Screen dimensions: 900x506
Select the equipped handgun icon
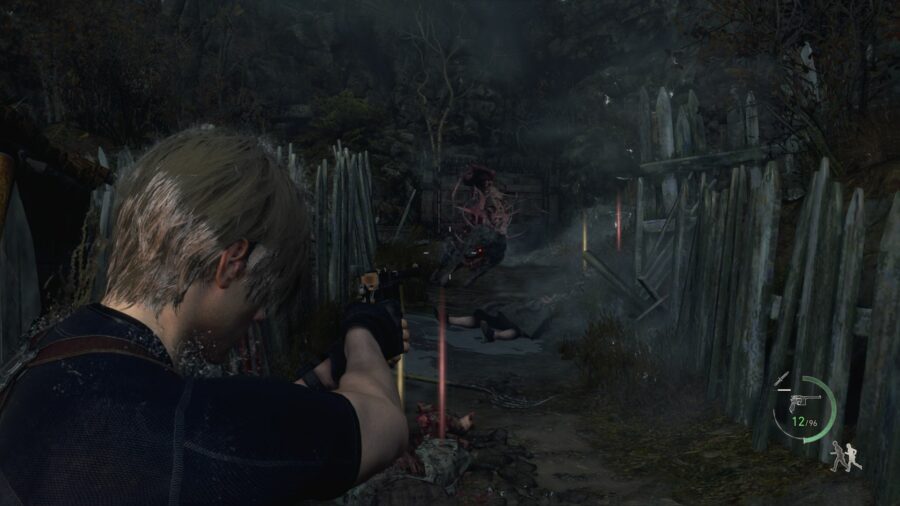coord(807,401)
